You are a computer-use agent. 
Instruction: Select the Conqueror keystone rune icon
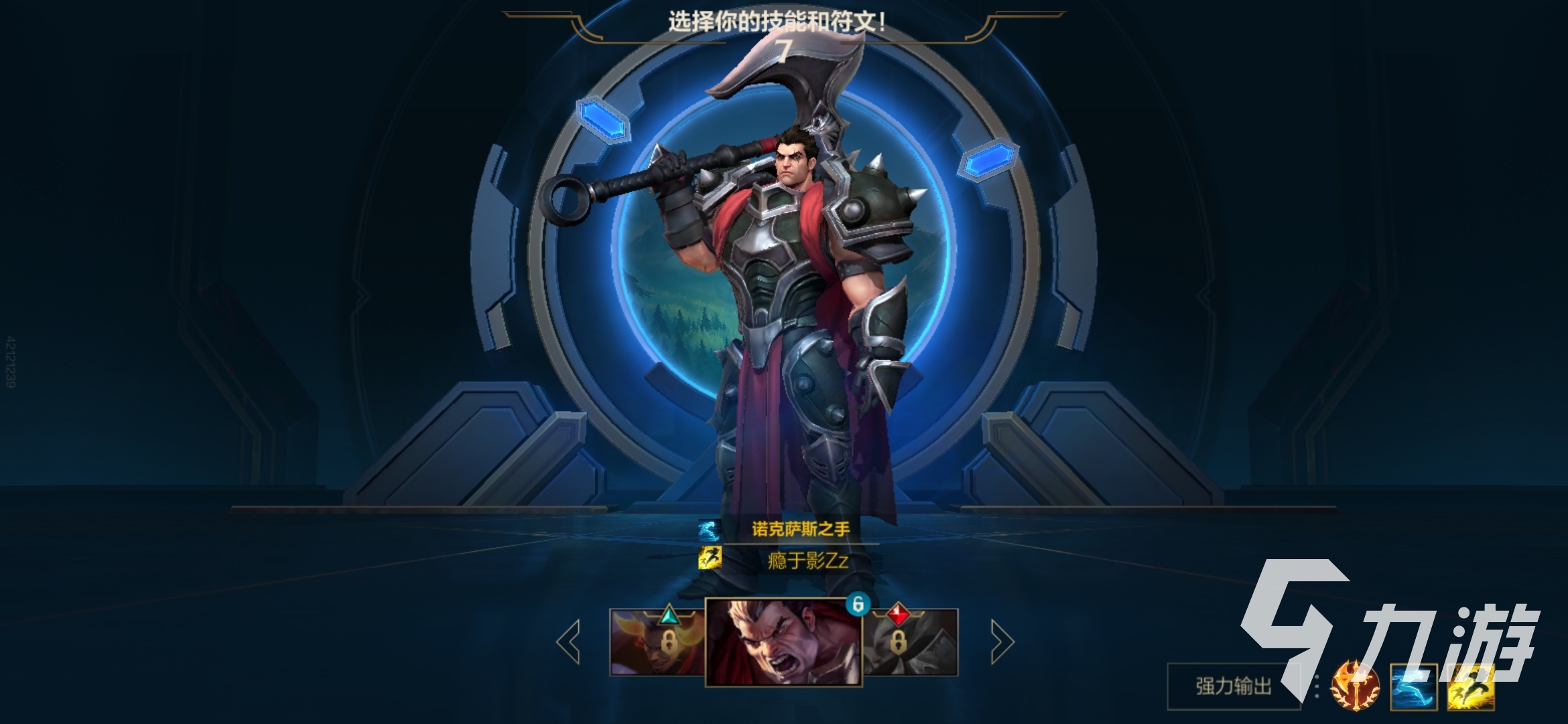click(x=1355, y=688)
